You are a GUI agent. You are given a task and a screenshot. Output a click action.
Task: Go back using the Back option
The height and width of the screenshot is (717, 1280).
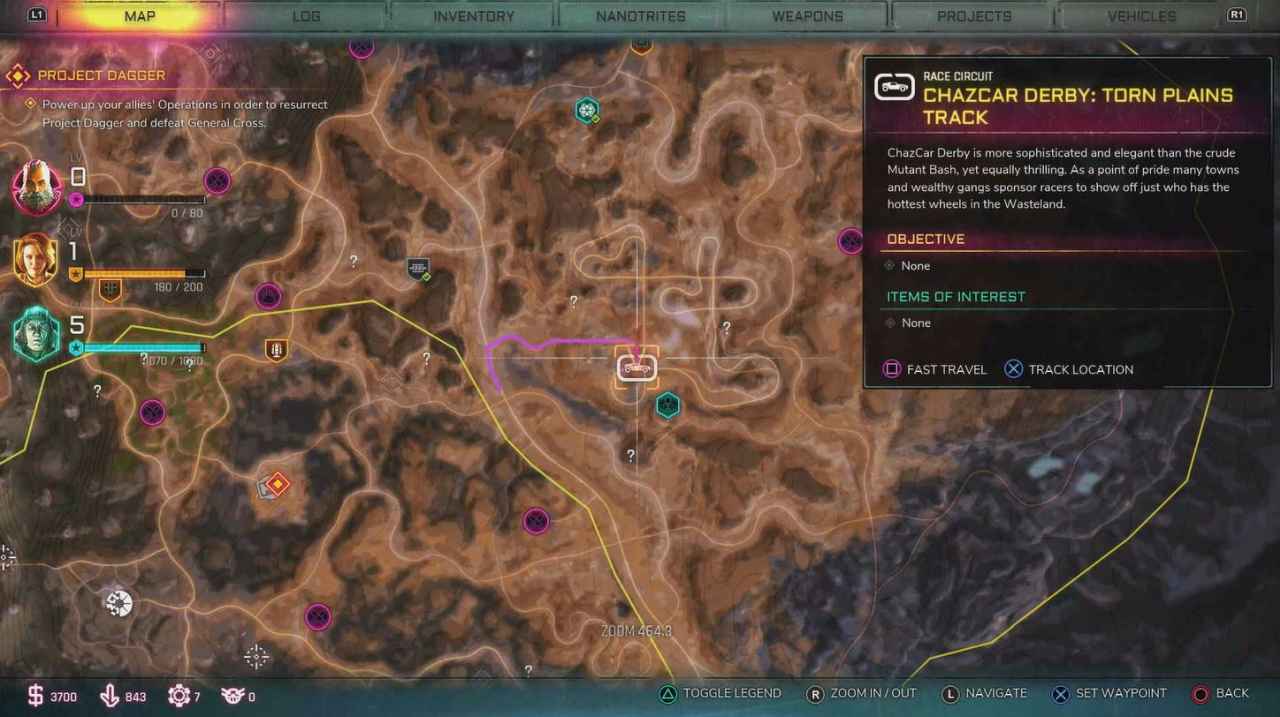click(x=1220, y=693)
